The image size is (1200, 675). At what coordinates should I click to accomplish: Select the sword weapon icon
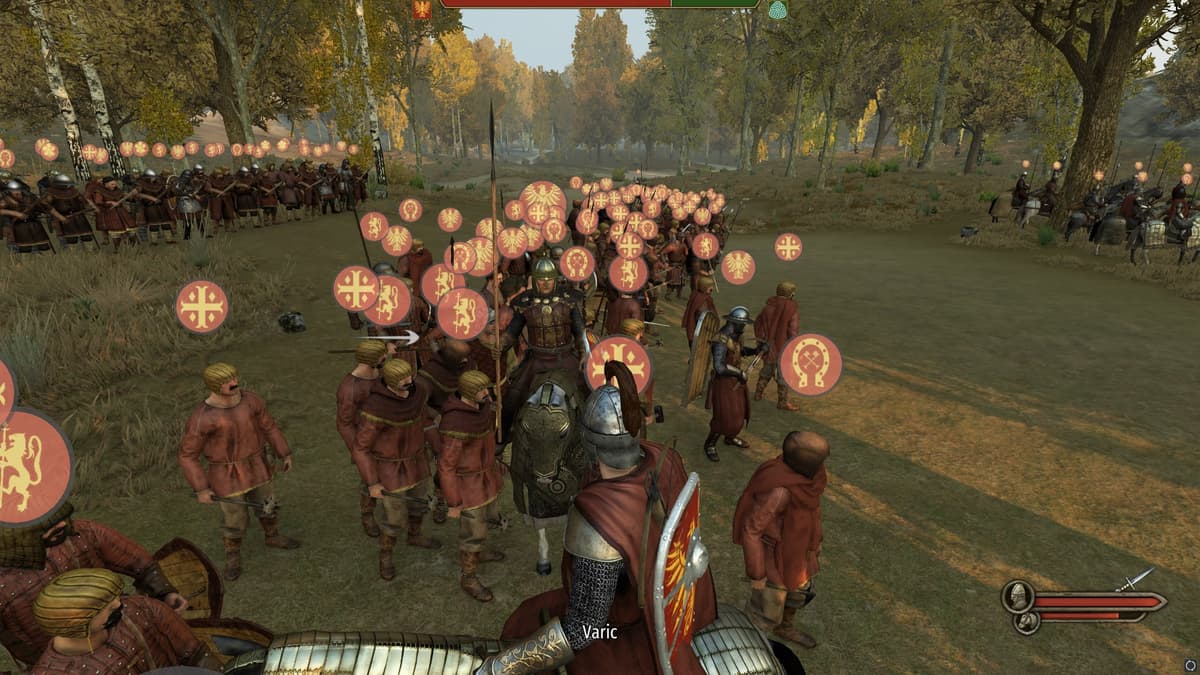pyautogui.click(x=1136, y=580)
